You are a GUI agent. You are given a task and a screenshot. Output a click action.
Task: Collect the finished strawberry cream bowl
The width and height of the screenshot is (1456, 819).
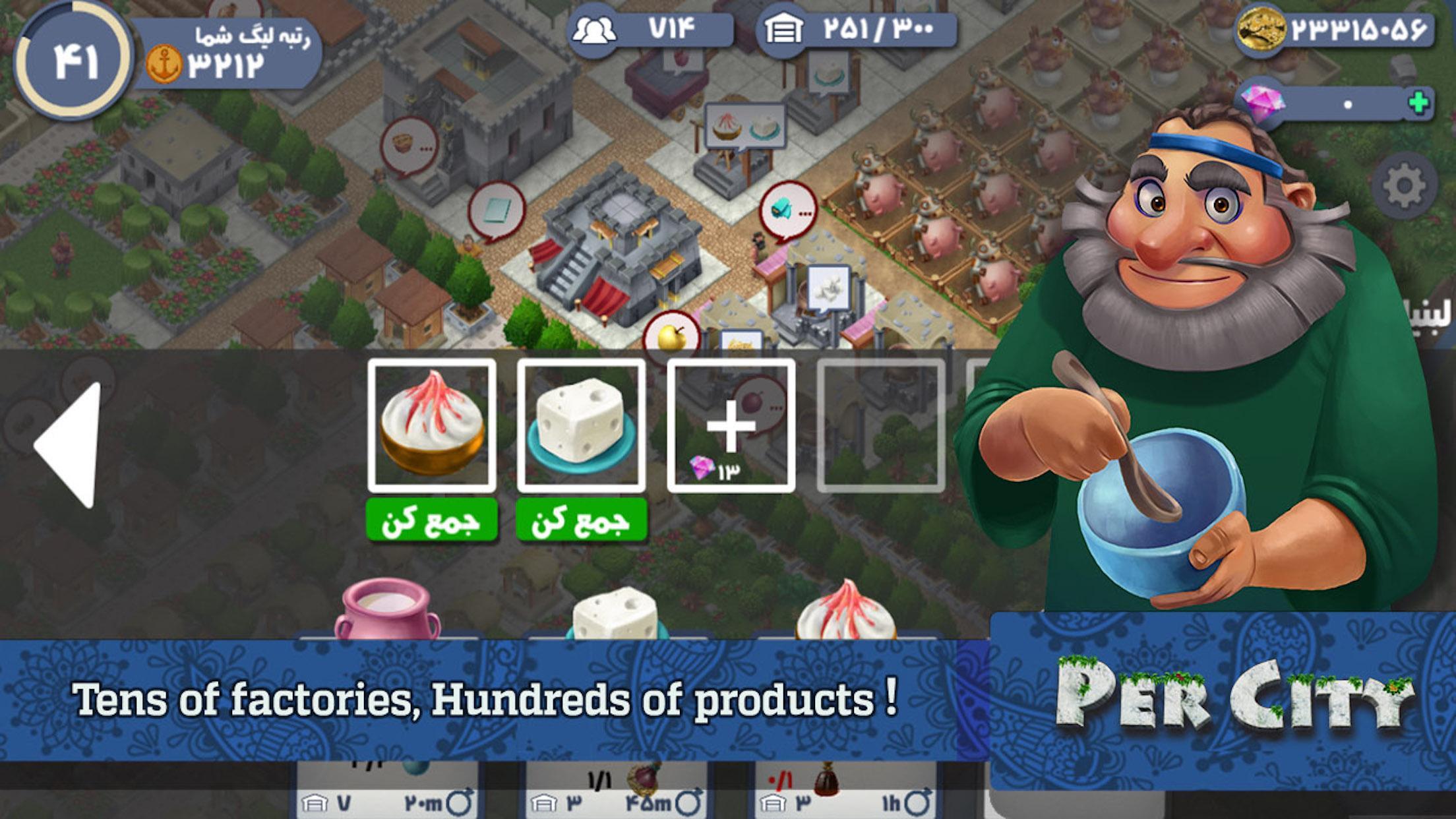click(x=431, y=521)
